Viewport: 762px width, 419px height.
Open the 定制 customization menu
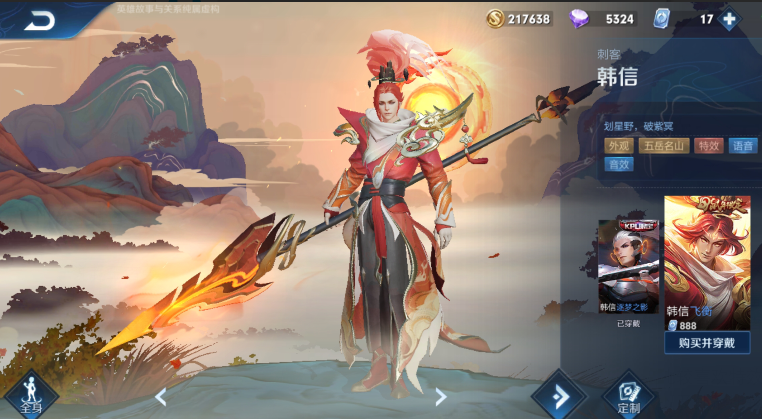628,394
